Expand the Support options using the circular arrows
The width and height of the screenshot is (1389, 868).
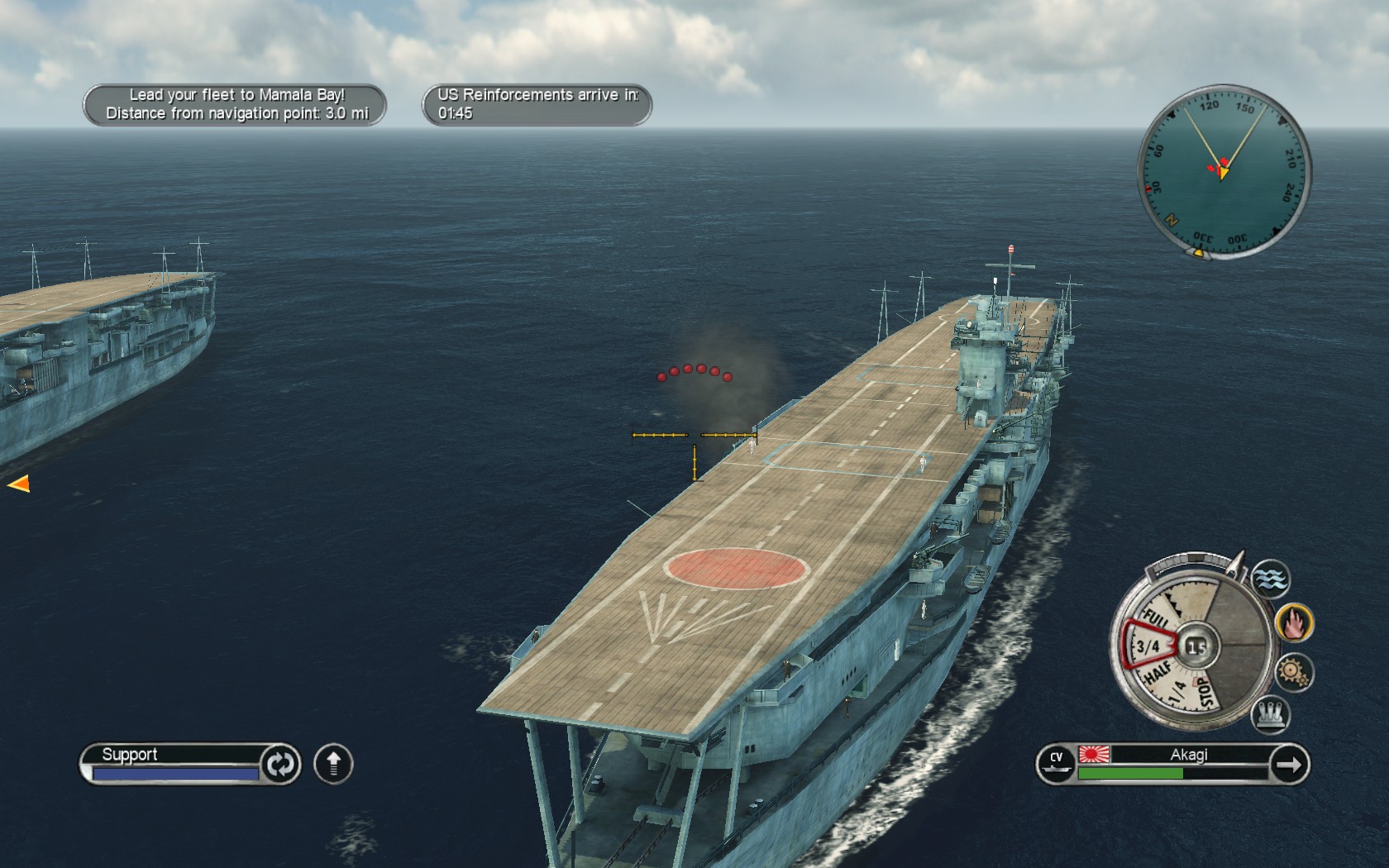click(279, 764)
